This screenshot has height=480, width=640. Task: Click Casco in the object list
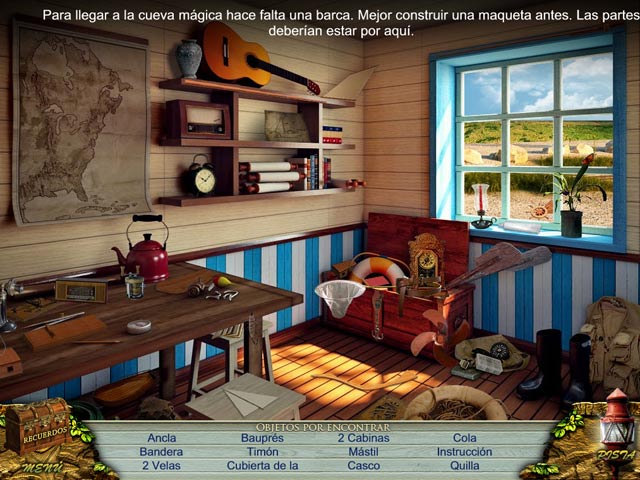(363, 465)
